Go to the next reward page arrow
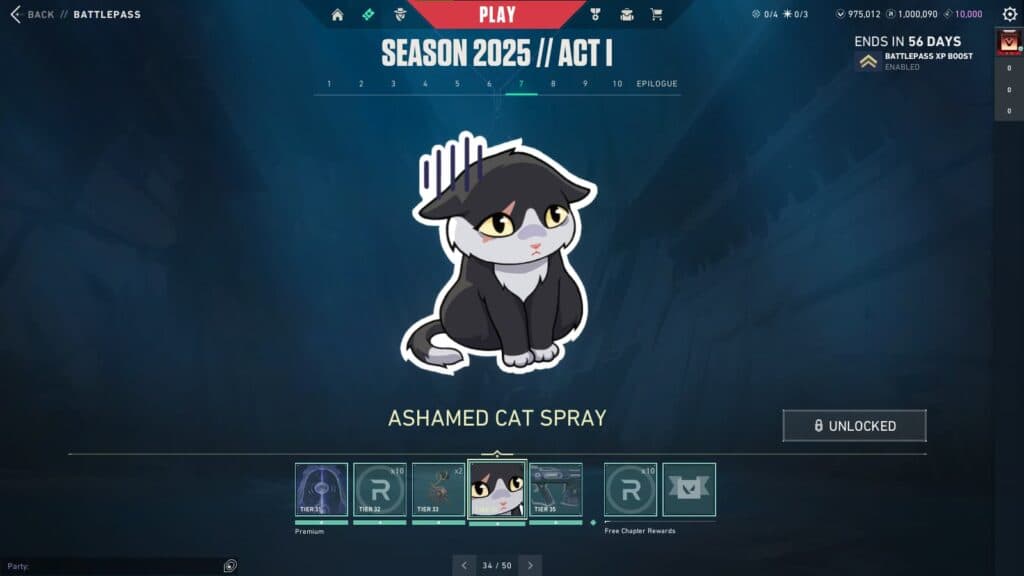Screen dimensions: 1024x576 pyautogui.click(x=530, y=565)
